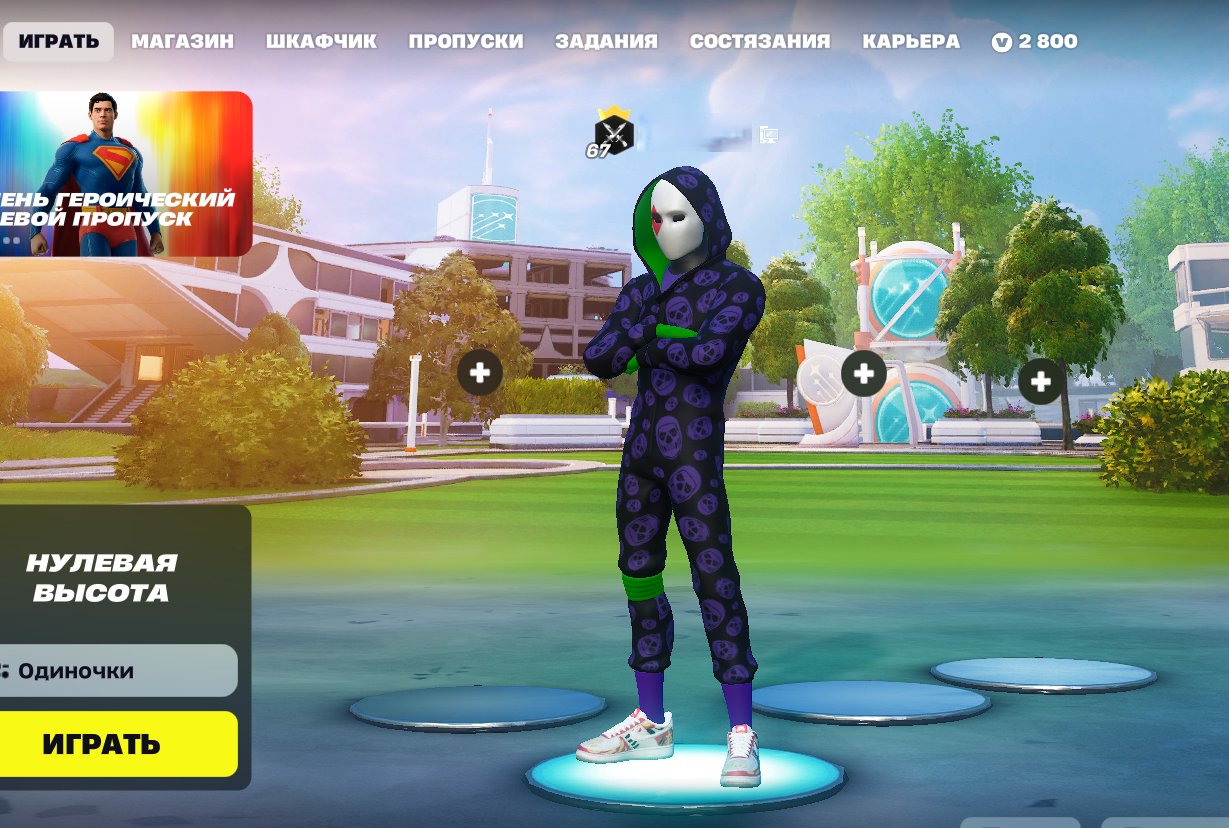Choose the НУЛЕВАЯ ВЫСОТА game mode tile
Image resolution: width=1229 pixels, height=828 pixels.
coord(102,577)
